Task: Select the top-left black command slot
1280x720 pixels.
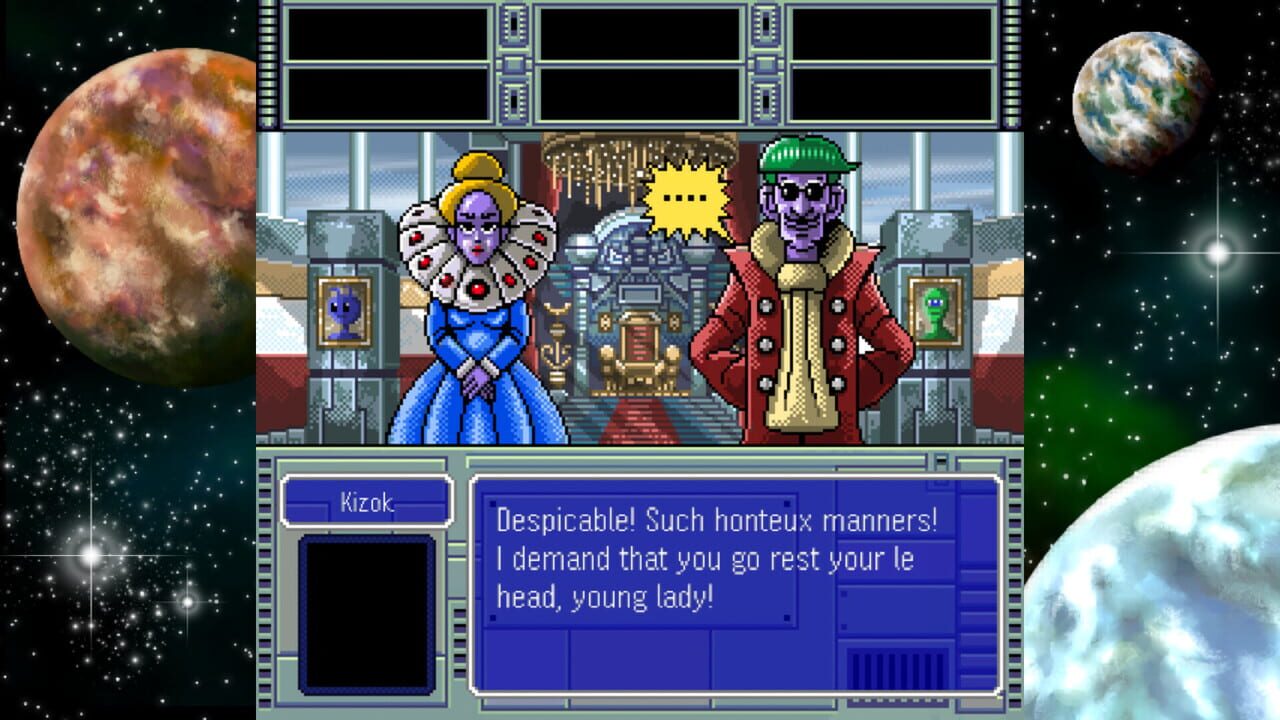Action: (x=390, y=35)
